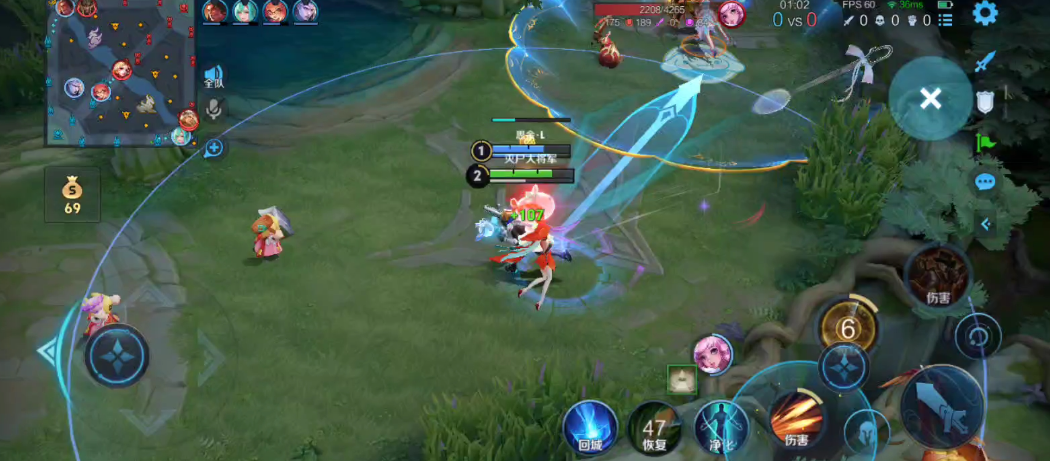The image size is (1050, 461).
Task: Collapse the signal panel with the arrow
Action: point(985,224)
